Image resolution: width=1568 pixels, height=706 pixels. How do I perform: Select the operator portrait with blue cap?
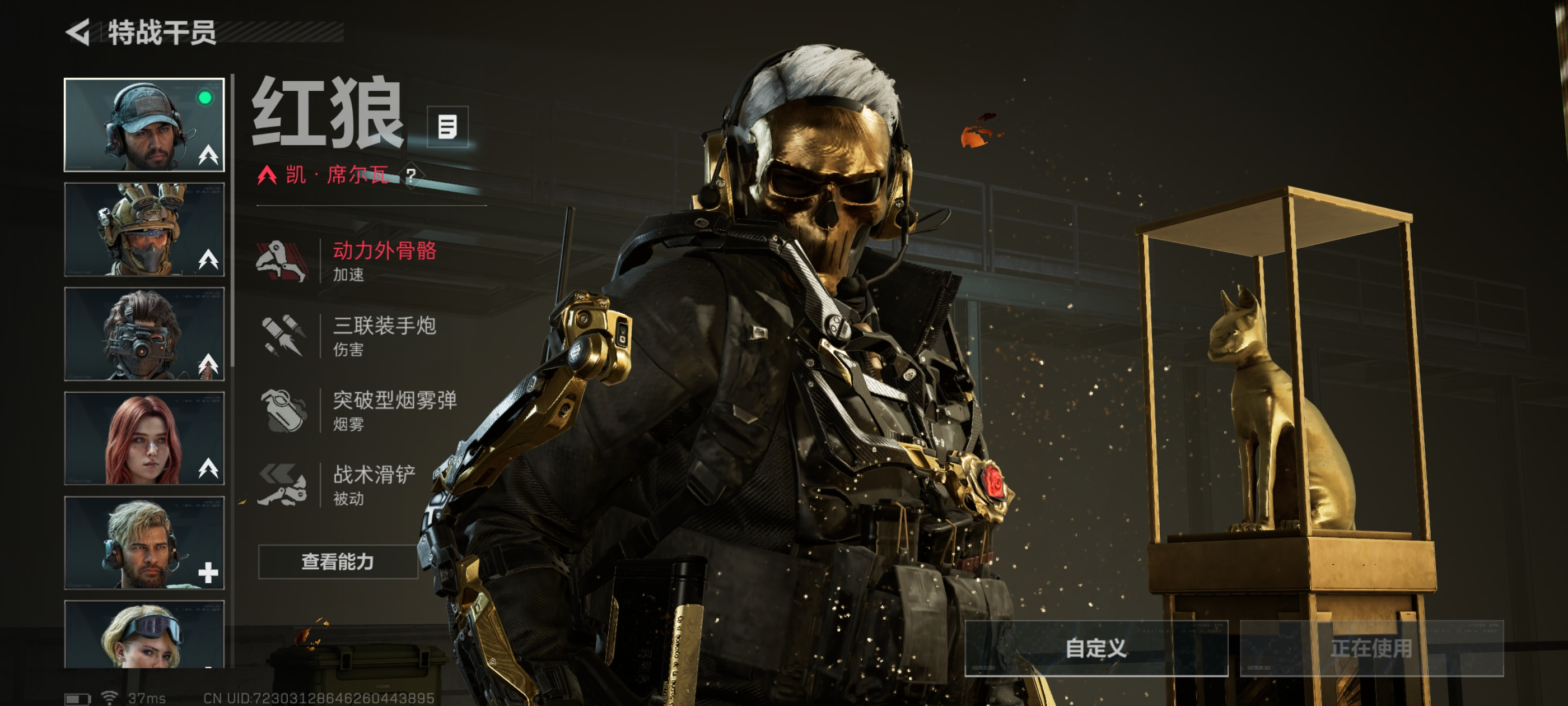point(144,125)
